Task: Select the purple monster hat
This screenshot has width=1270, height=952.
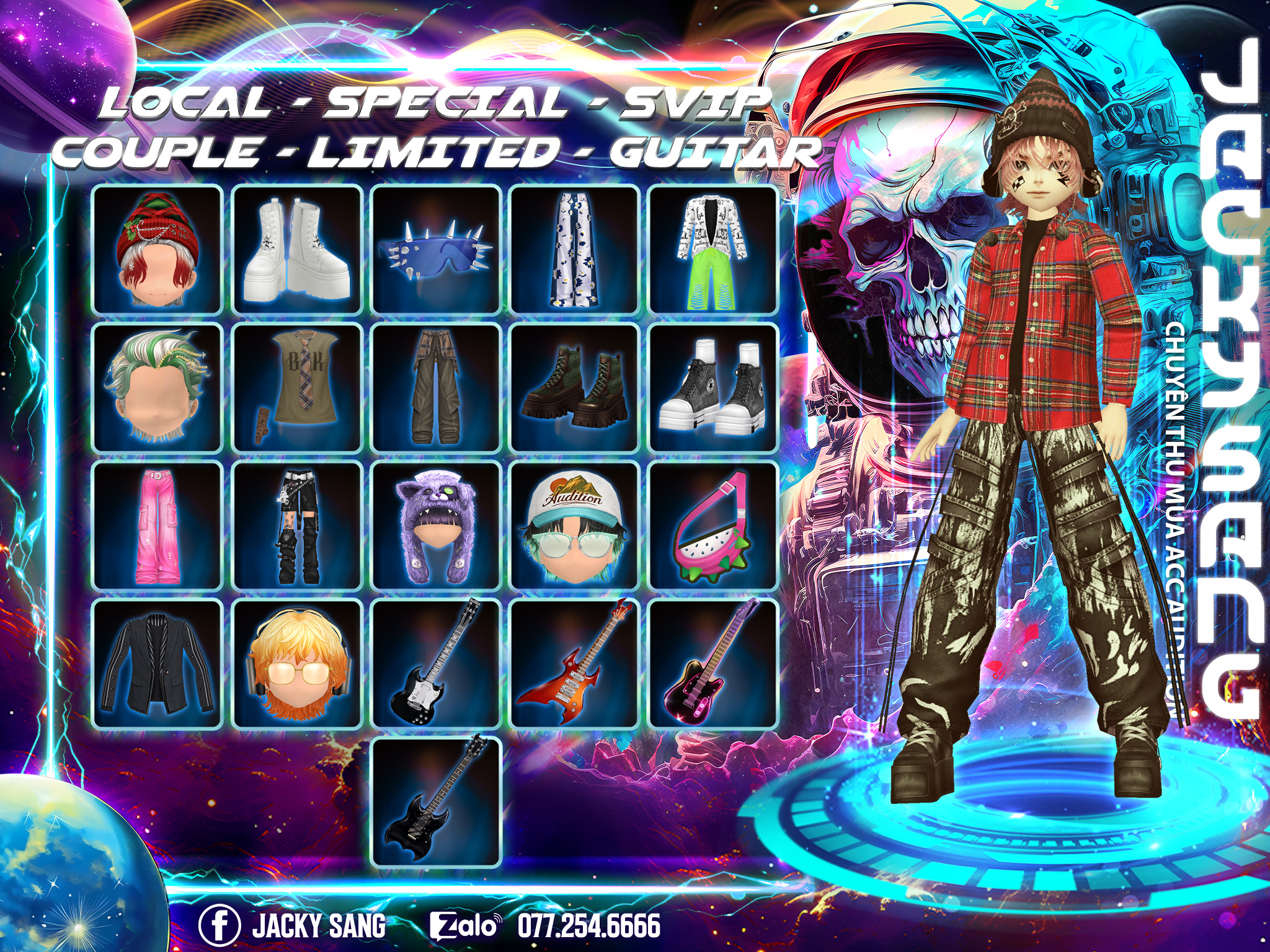Action: tap(436, 526)
